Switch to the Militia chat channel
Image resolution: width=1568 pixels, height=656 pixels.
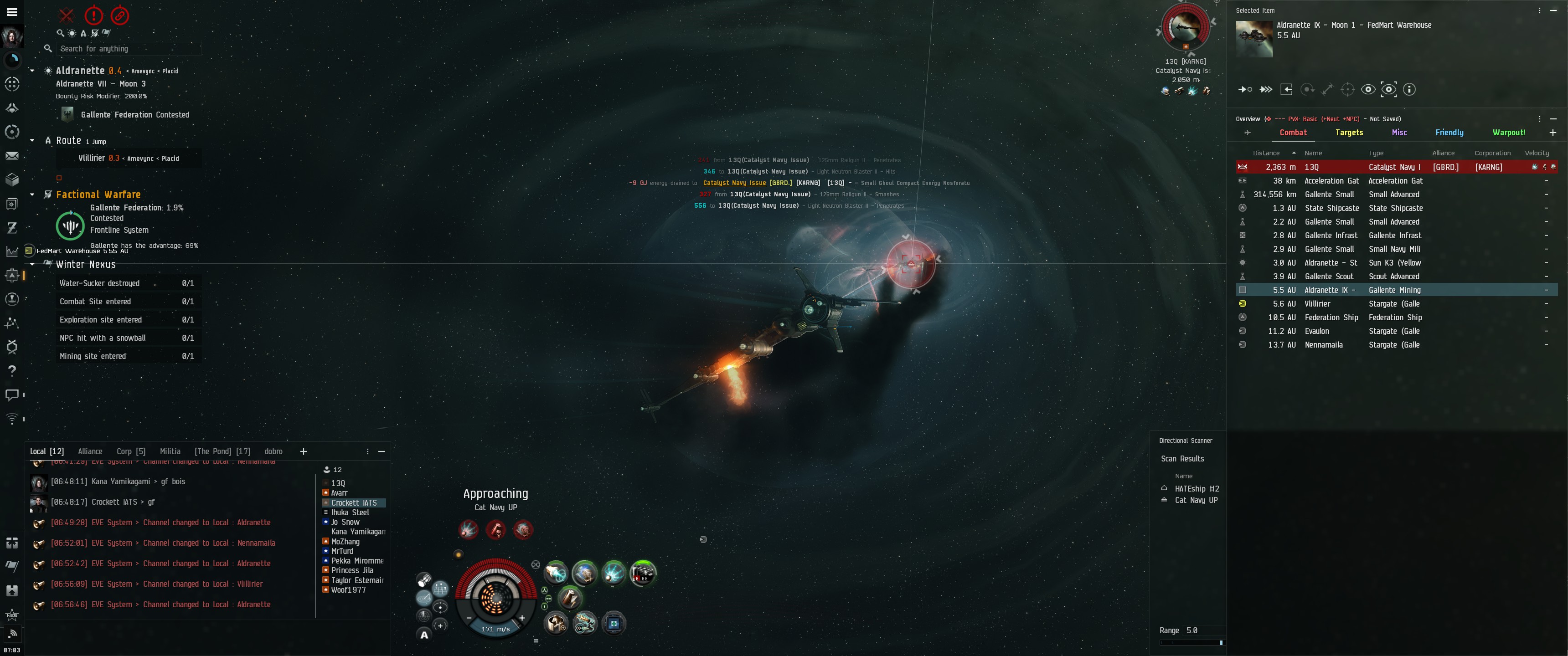[x=170, y=451]
